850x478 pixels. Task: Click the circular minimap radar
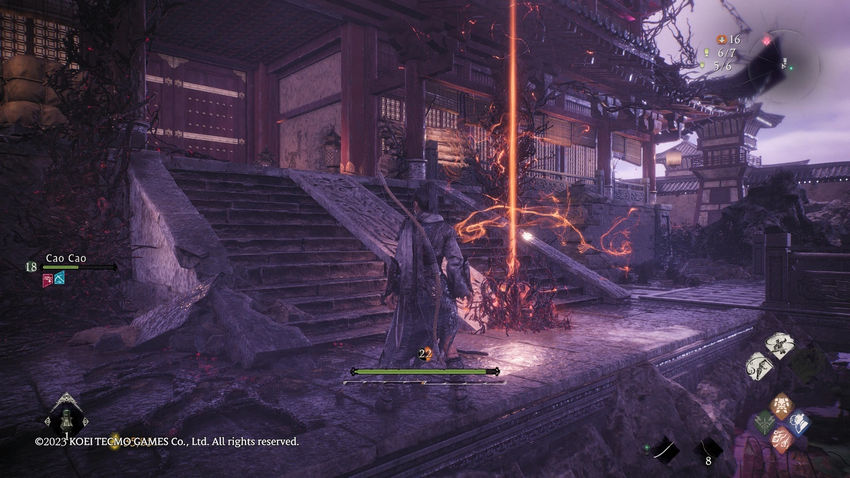click(x=785, y=59)
